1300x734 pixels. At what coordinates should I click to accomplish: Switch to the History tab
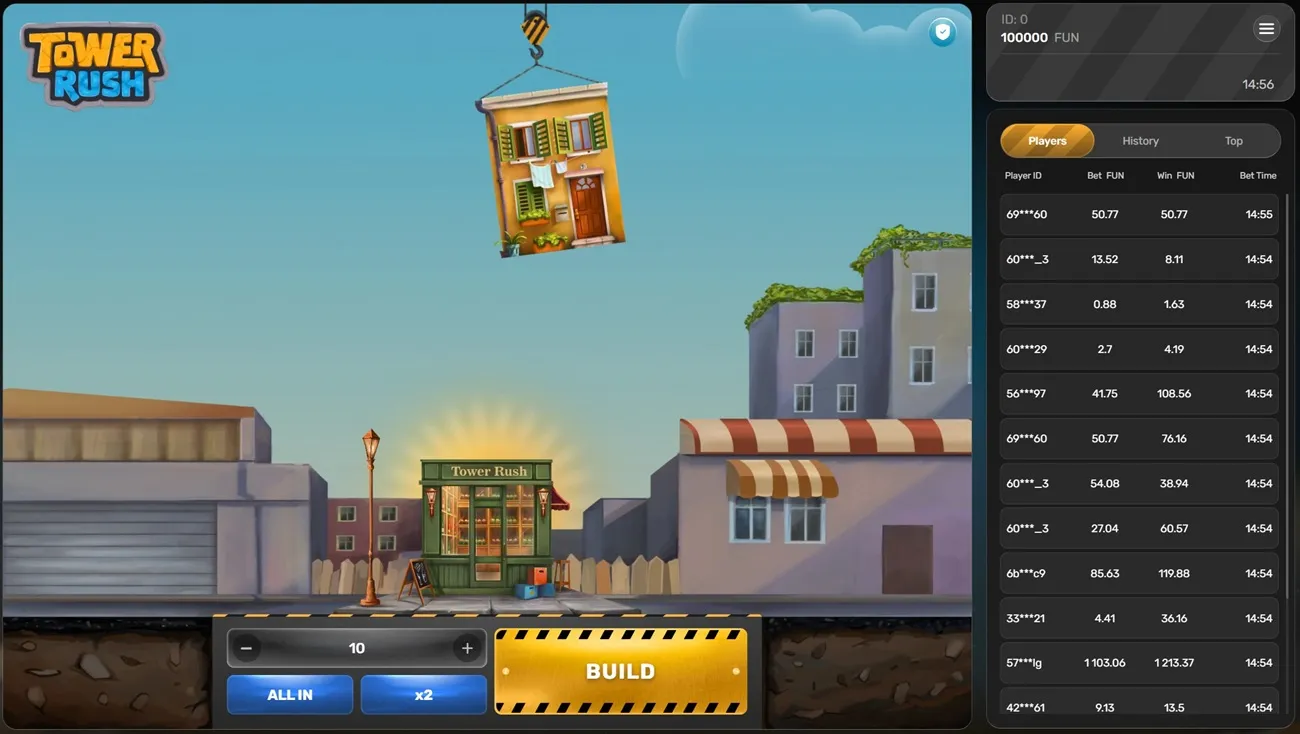1140,140
